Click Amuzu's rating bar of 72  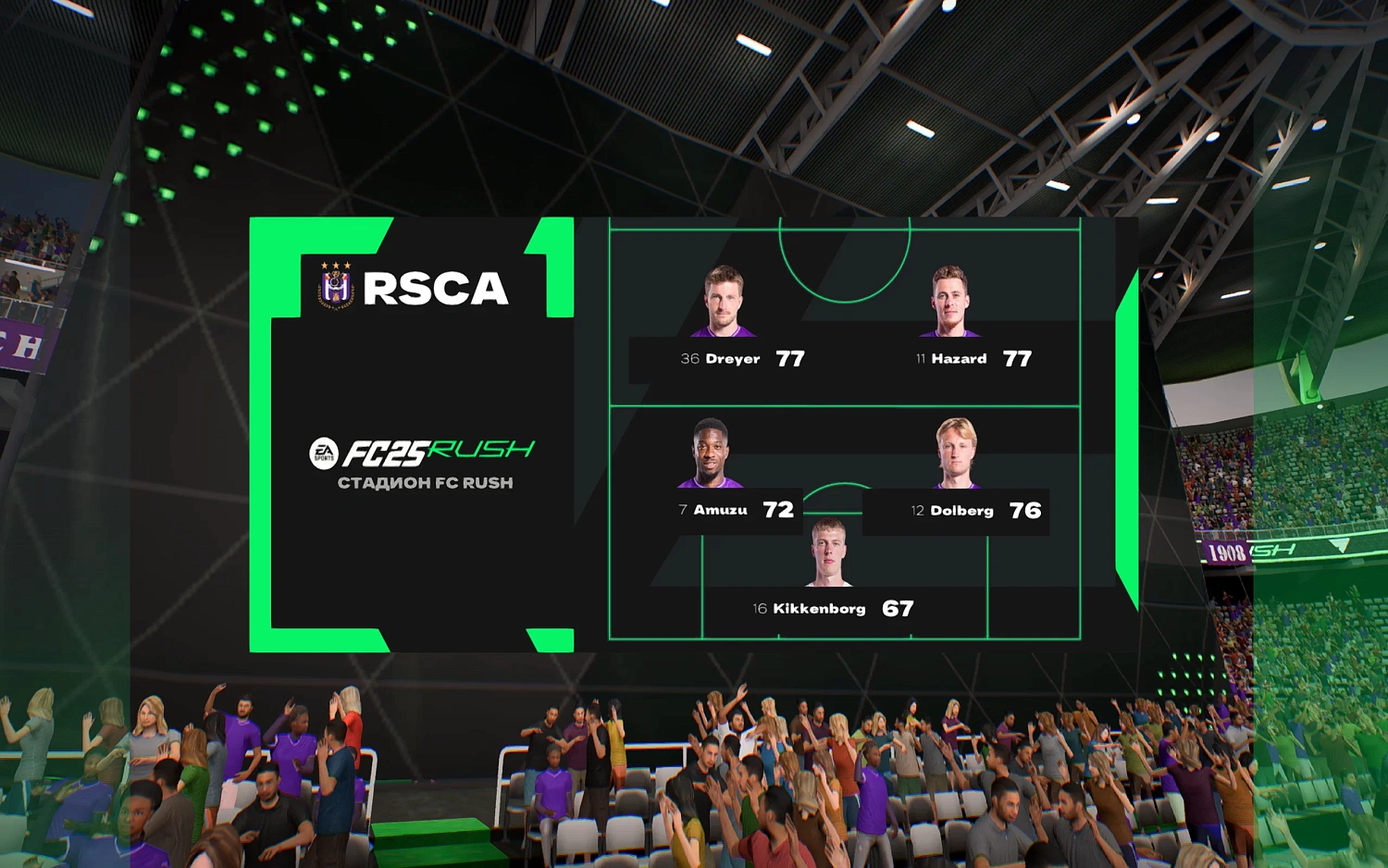(x=780, y=510)
